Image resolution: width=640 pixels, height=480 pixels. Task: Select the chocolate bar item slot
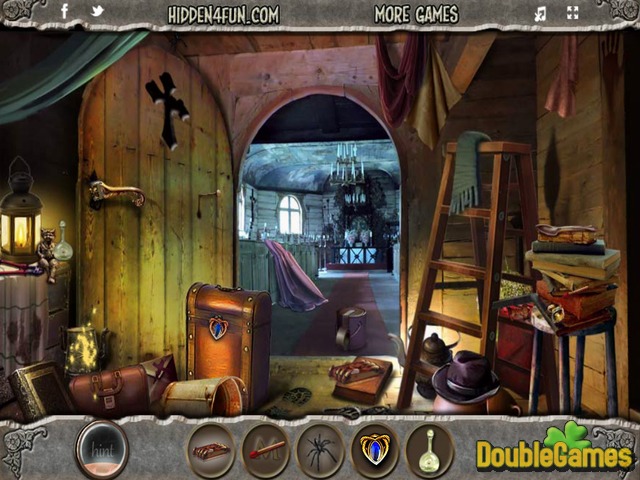click(x=212, y=449)
